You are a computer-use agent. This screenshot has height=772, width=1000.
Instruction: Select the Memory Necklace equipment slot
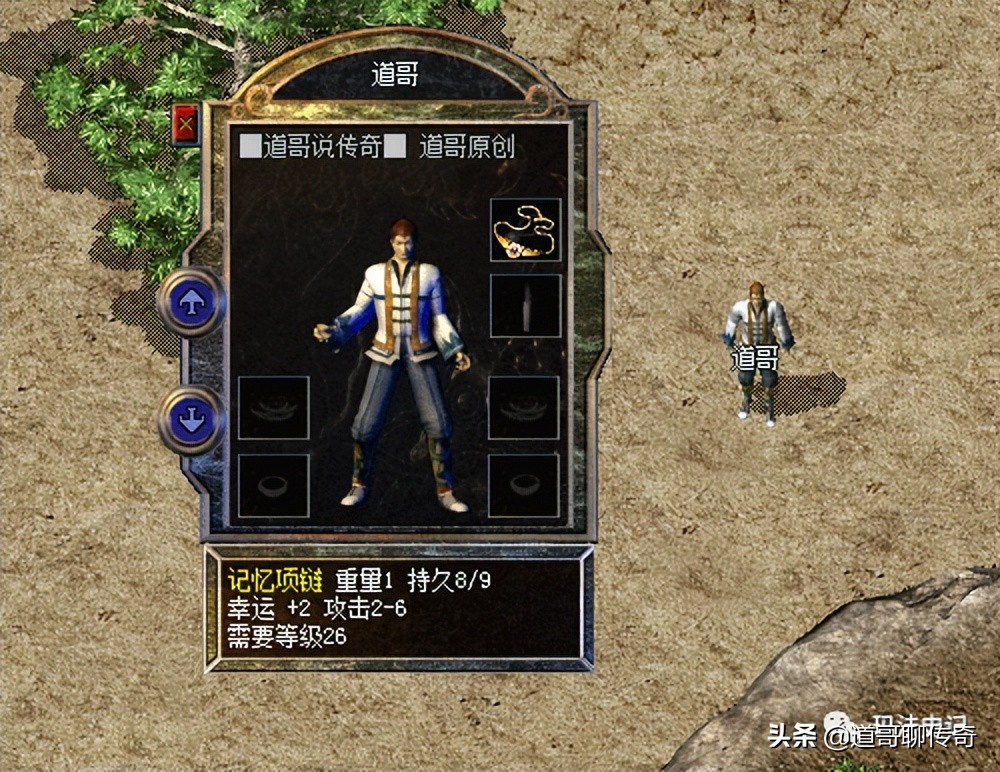(x=525, y=231)
